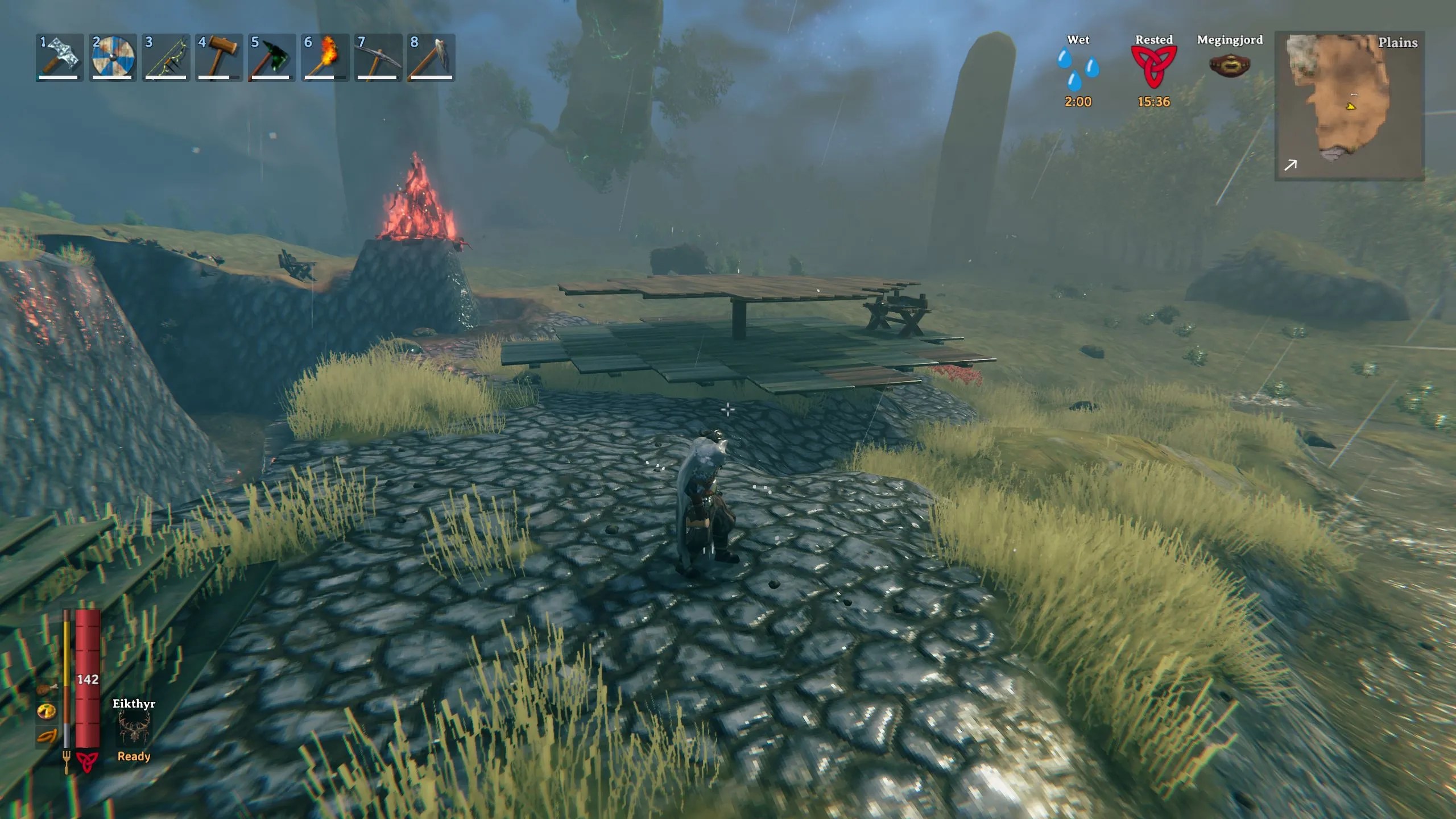Click the Wet status effect icon
The width and height of the screenshot is (1456, 819).
(1078, 68)
